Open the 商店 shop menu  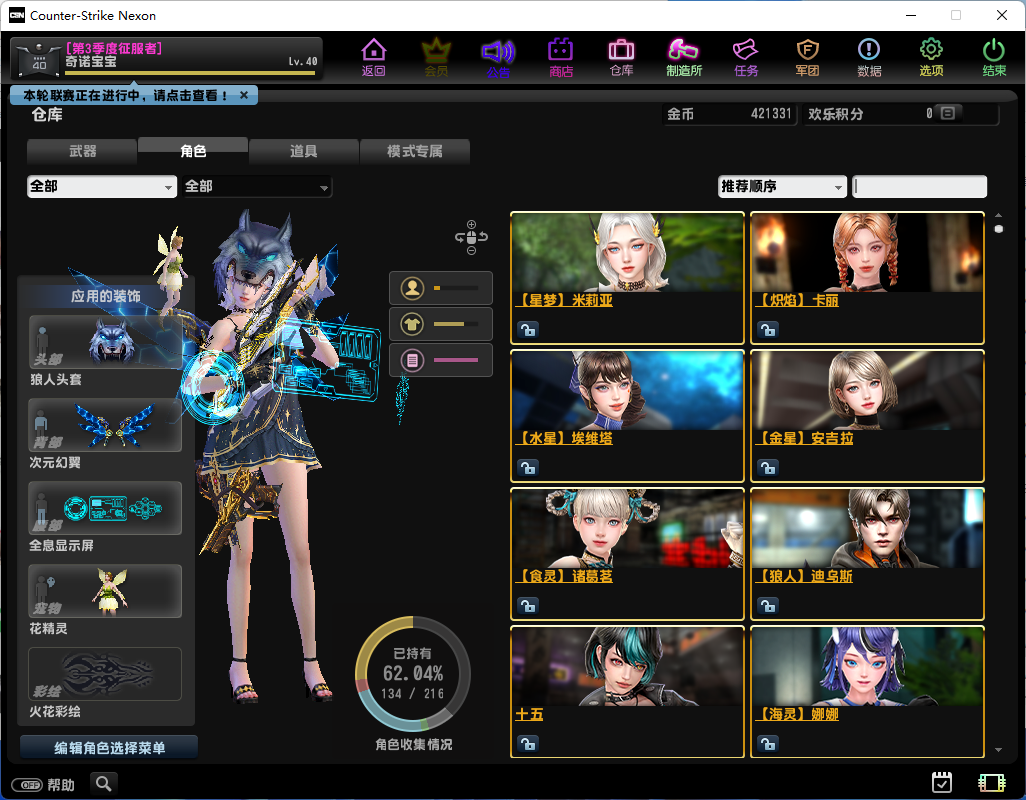(560, 57)
